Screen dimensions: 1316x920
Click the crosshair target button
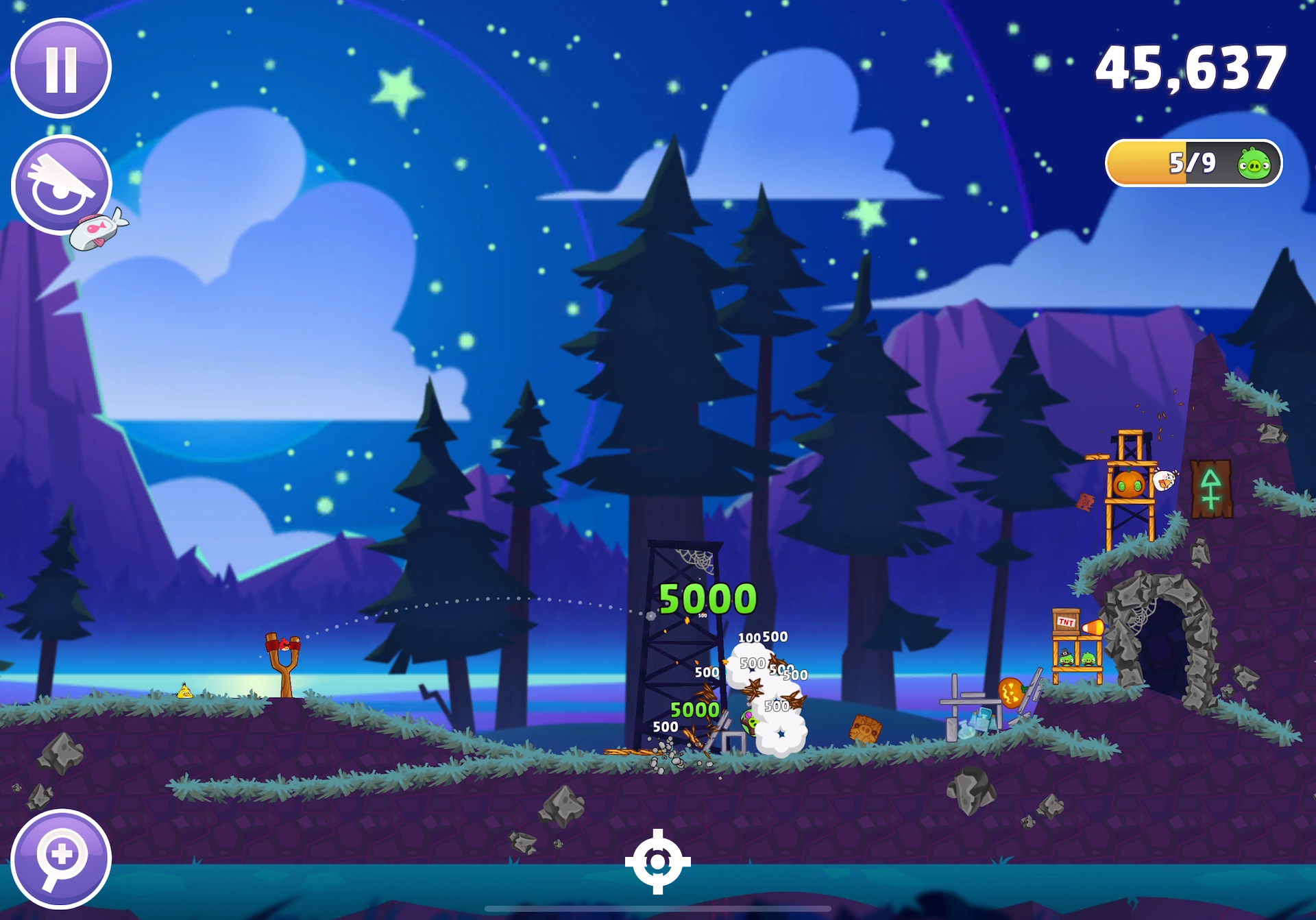tap(657, 861)
